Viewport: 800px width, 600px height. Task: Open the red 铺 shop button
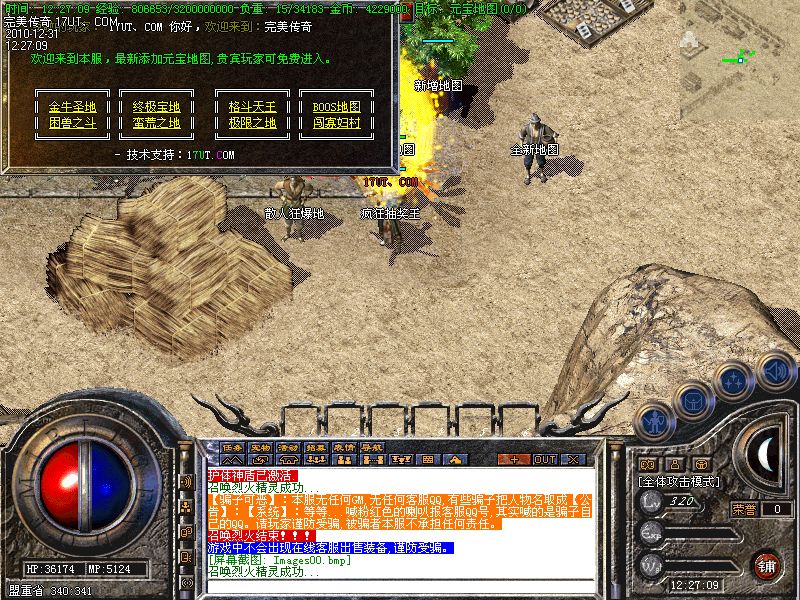[767, 565]
